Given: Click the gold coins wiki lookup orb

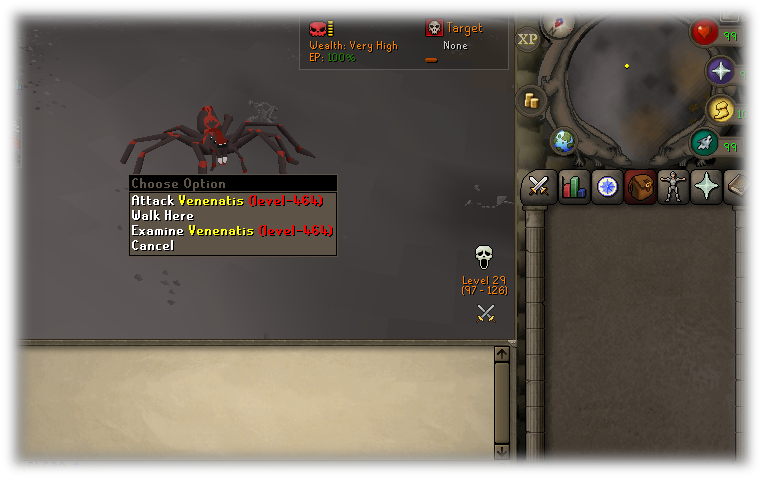Looking at the screenshot, I should [531, 100].
